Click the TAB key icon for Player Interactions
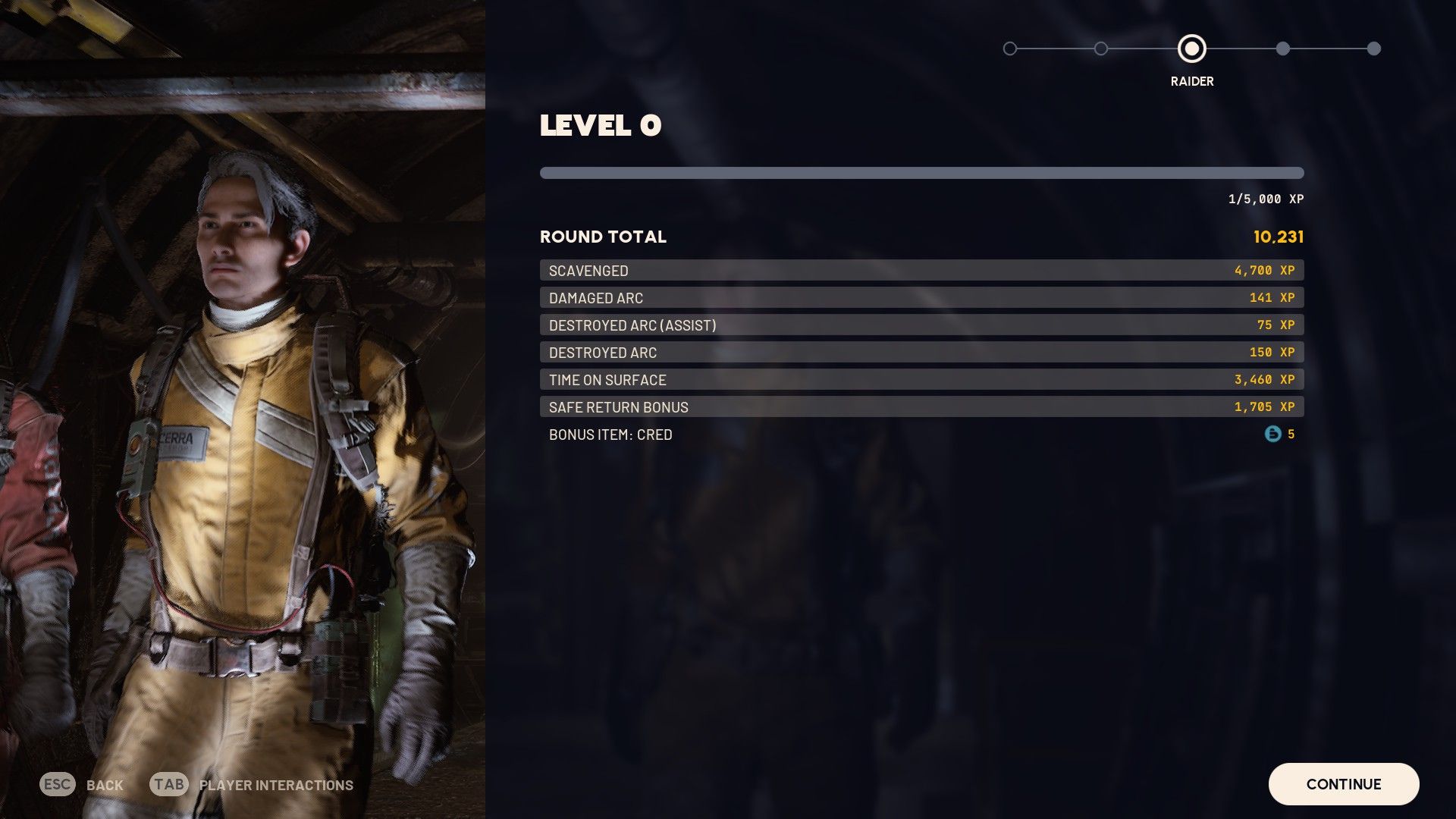Screen dimensions: 1456x819 click(169, 785)
